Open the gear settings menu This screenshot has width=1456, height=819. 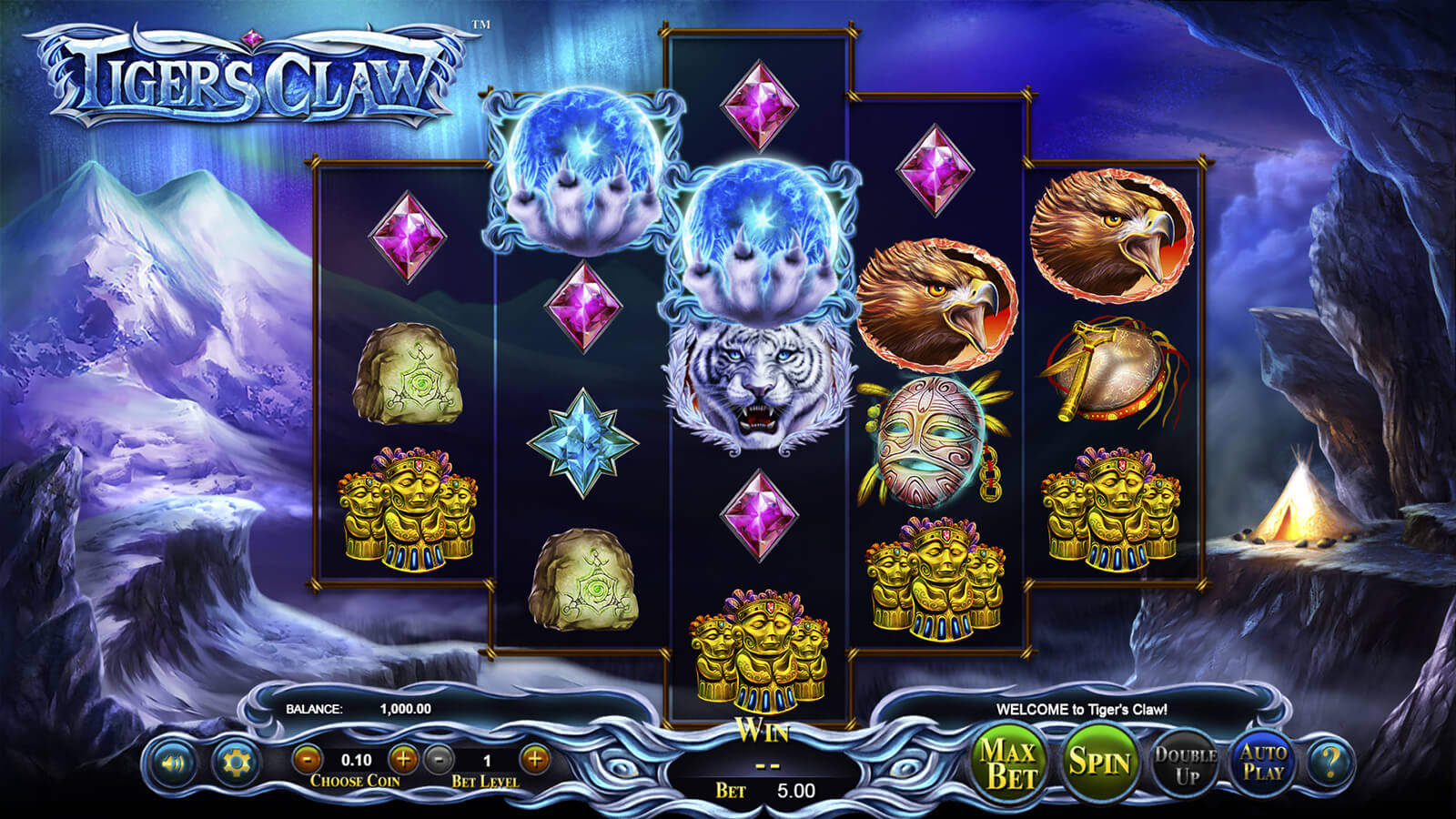point(234,763)
